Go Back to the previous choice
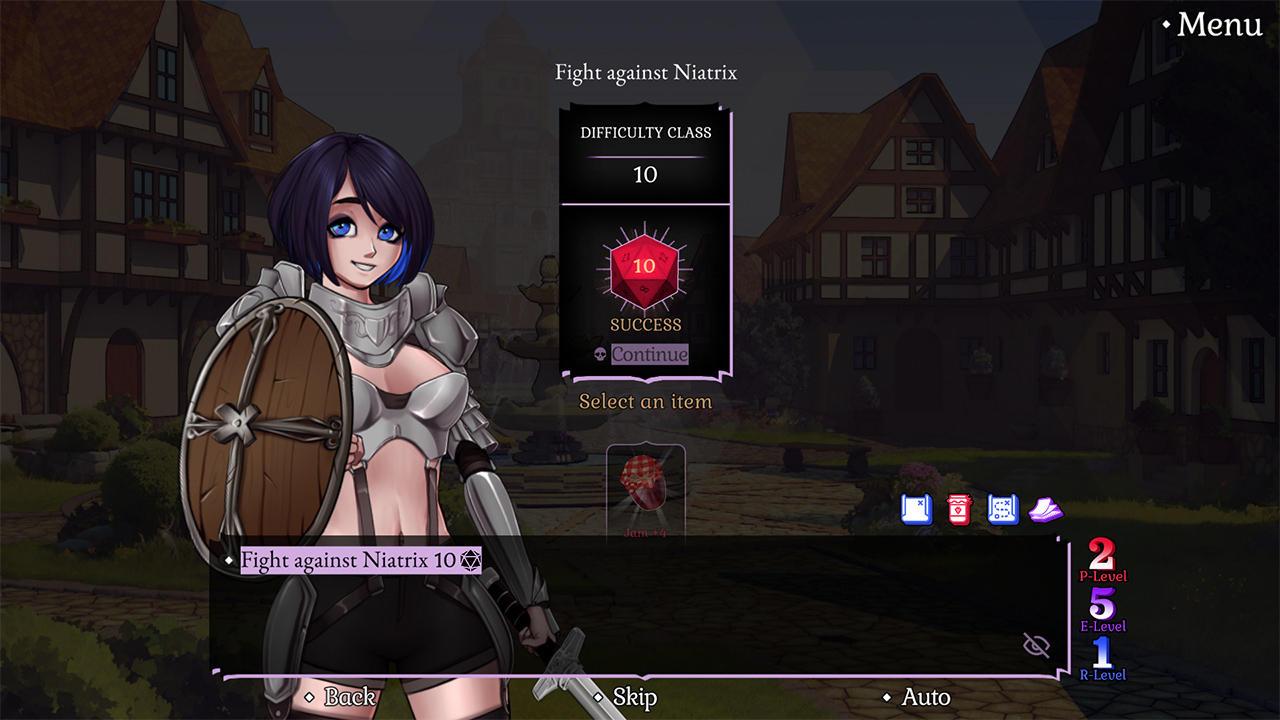Image resolution: width=1280 pixels, height=720 pixels. [x=348, y=697]
